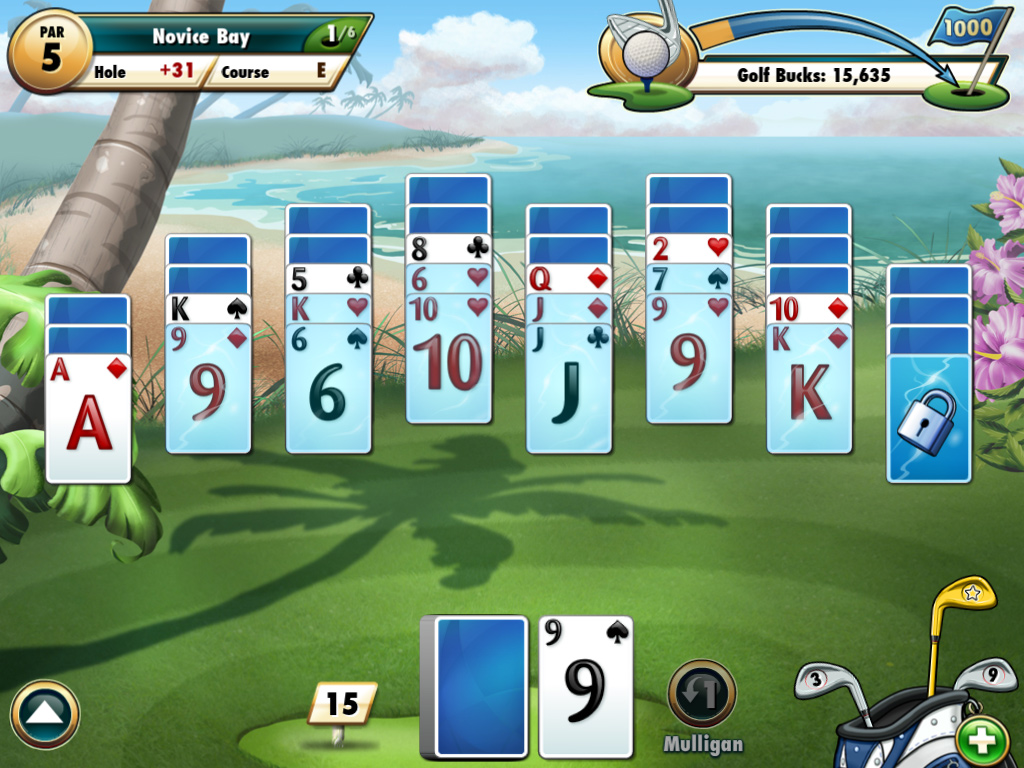This screenshot has width=1024, height=768.
Task: Tap the locked padlock card
Action: (928, 420)
